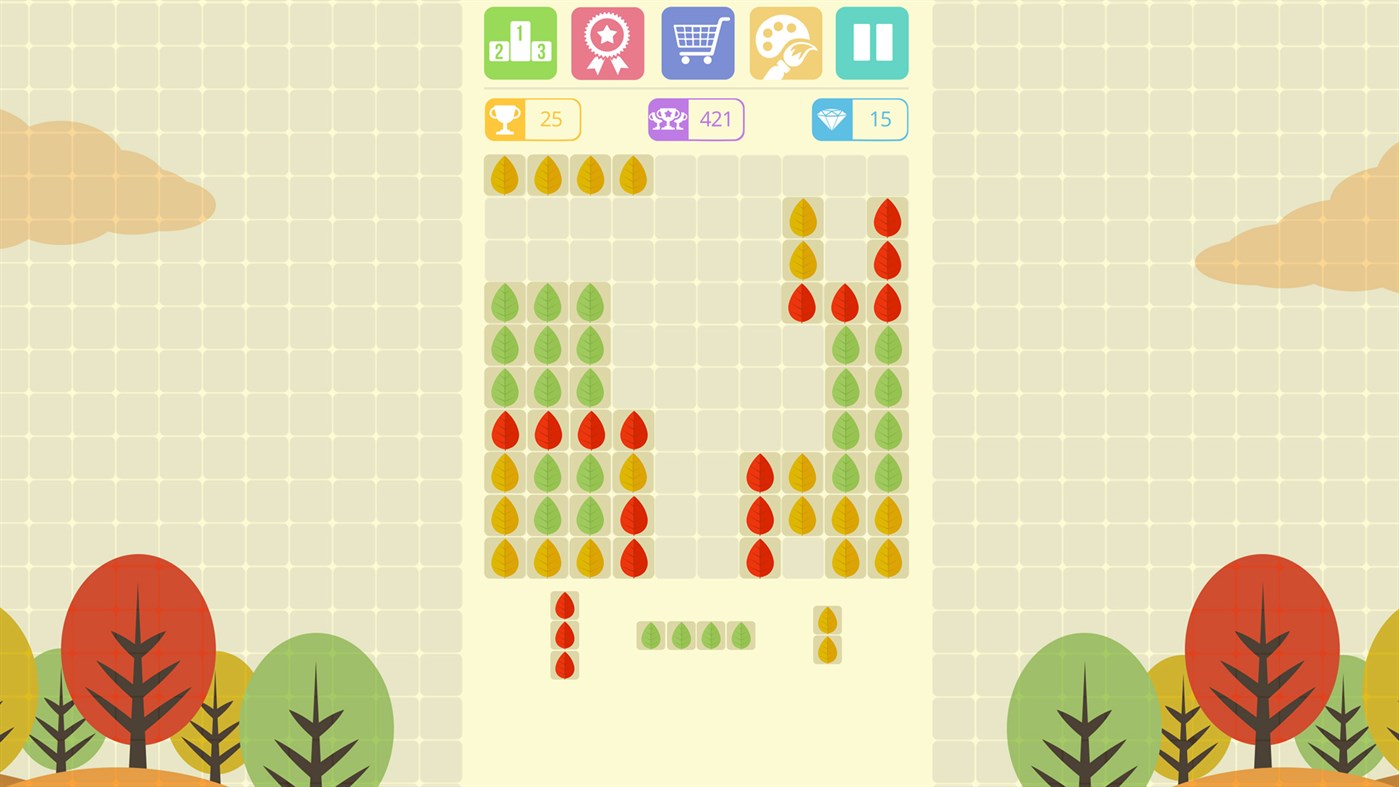Screen dimensions: 1399x787
Task: Select the trophy icon showing score 25
Action: pyautogui.click(x=506, y=118)
